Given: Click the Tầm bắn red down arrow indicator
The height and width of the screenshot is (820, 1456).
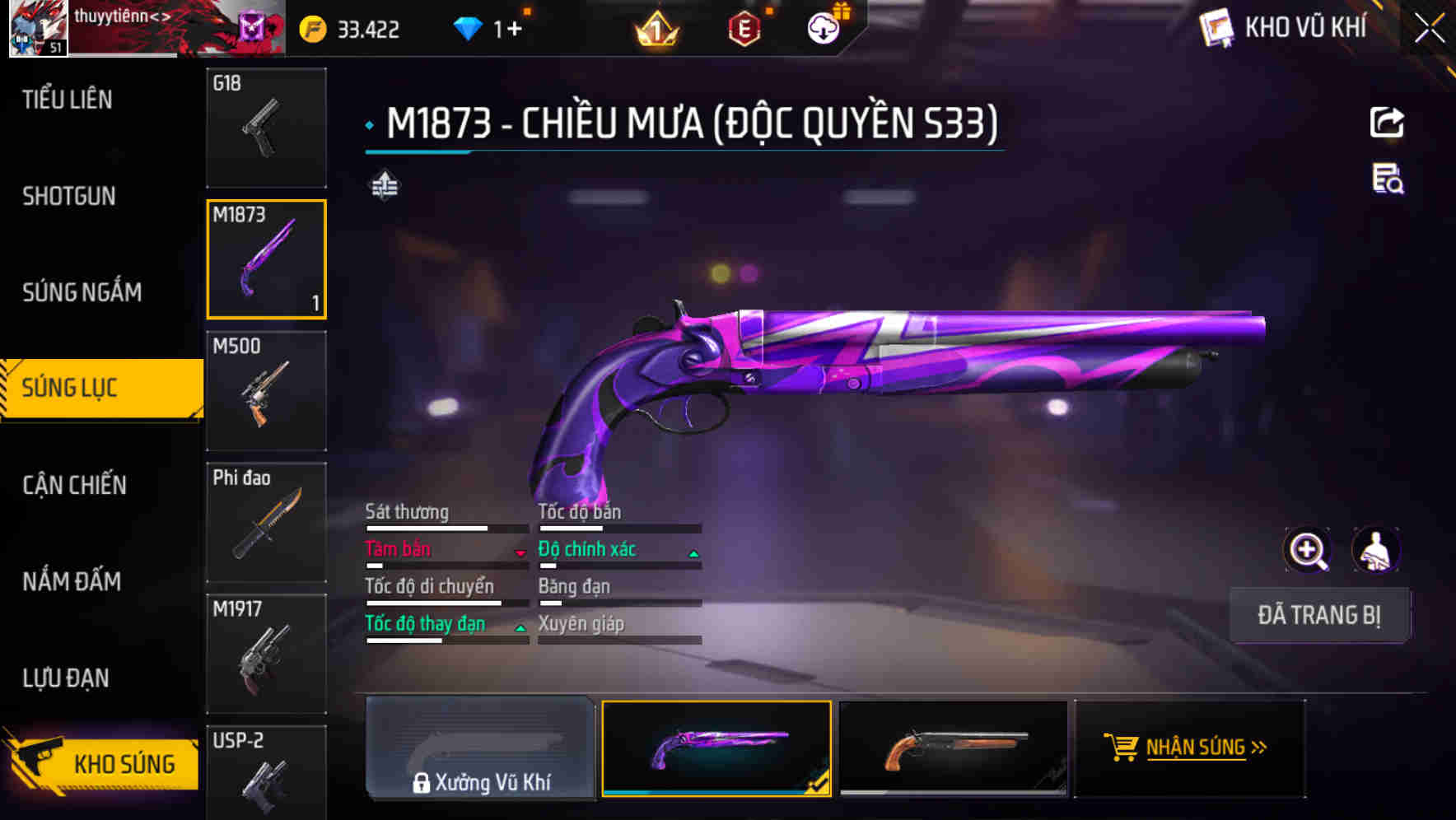Looking at the screenshot, I should [x=520, y=553].
